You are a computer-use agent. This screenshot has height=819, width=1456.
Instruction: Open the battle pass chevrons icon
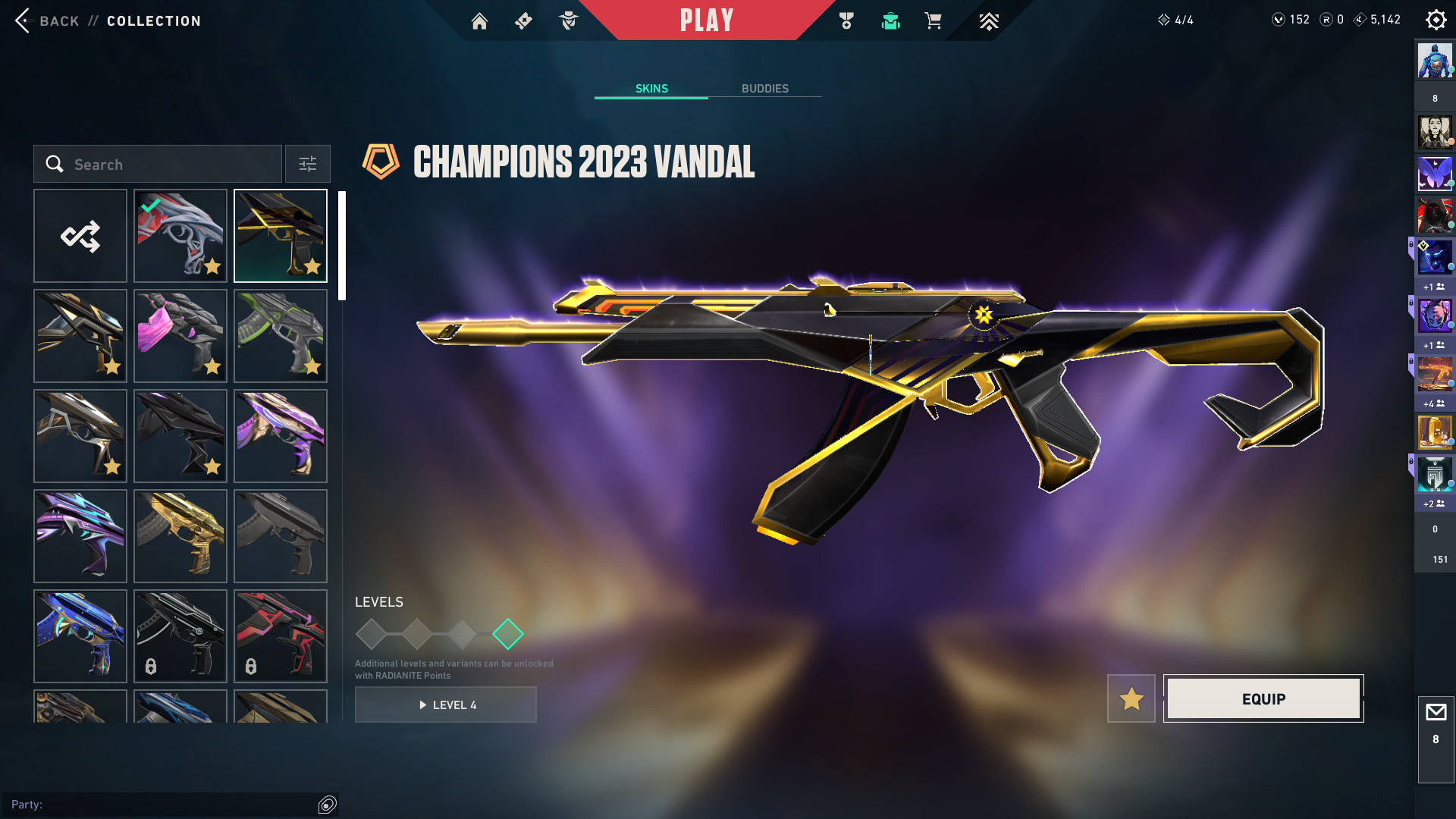pos(988,21)
